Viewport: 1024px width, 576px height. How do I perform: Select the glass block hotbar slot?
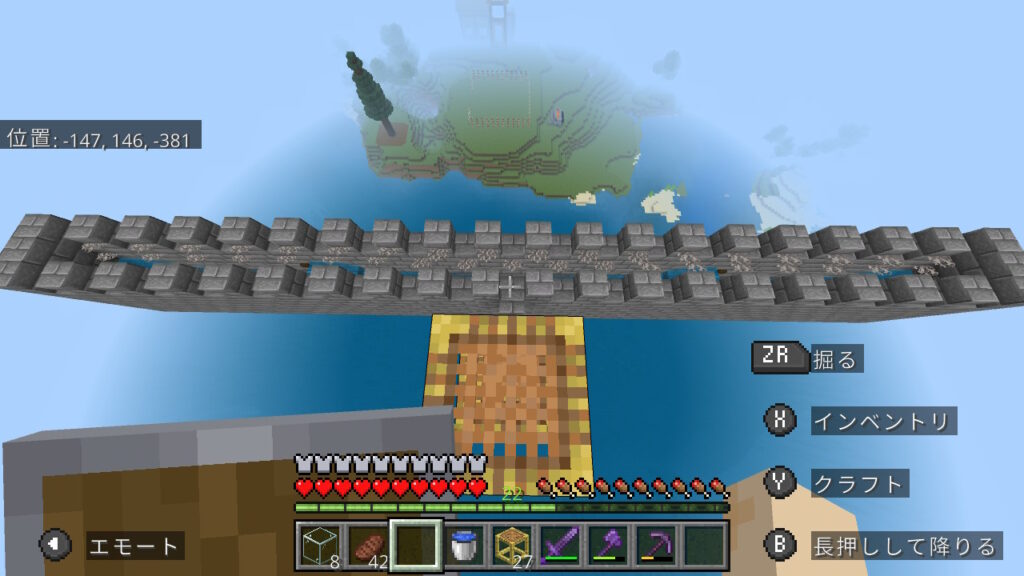coord(318,546)
